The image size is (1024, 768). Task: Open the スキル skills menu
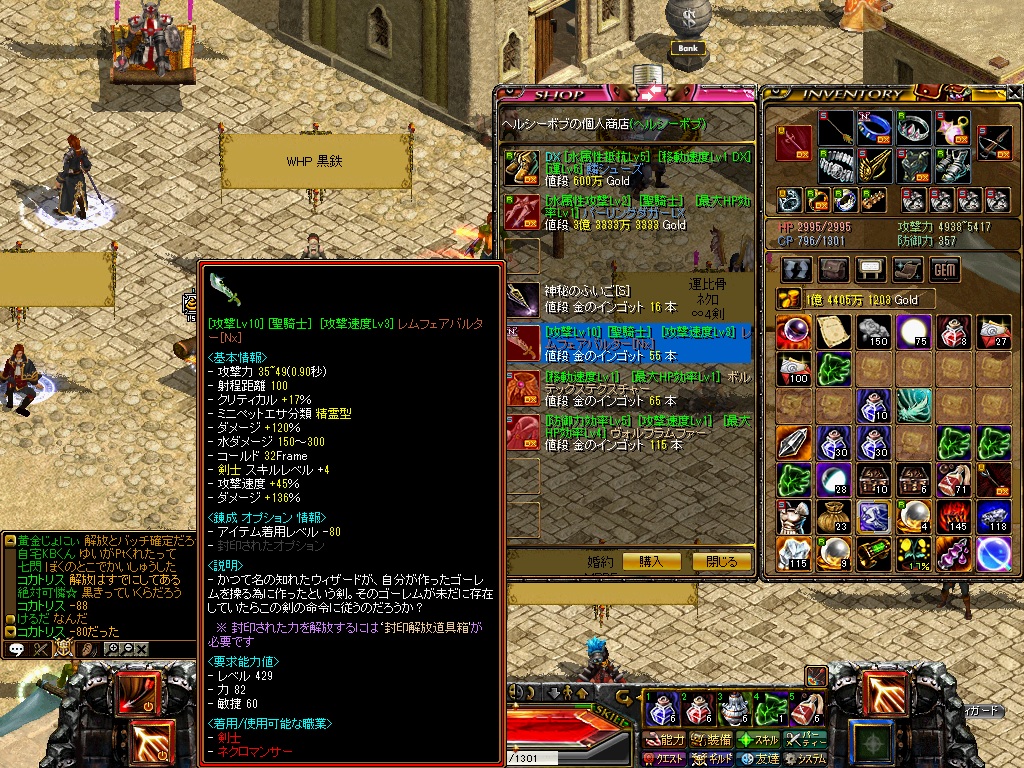tap(758, 740)
